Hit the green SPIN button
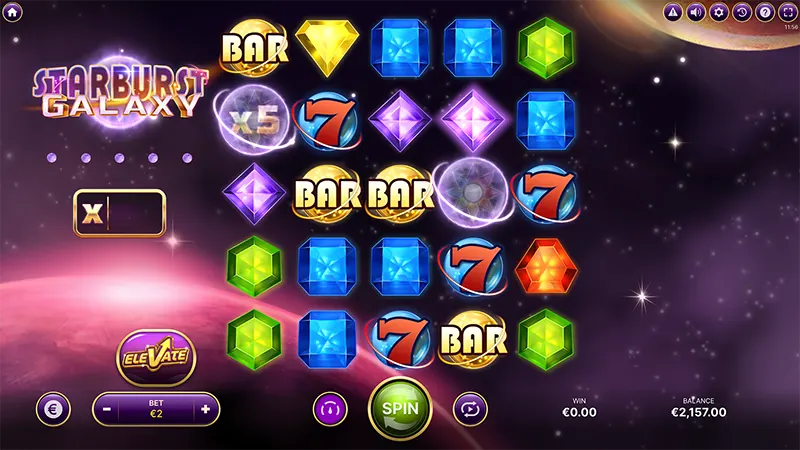Screen dimensions: 800x450 [x=400, y=408]
